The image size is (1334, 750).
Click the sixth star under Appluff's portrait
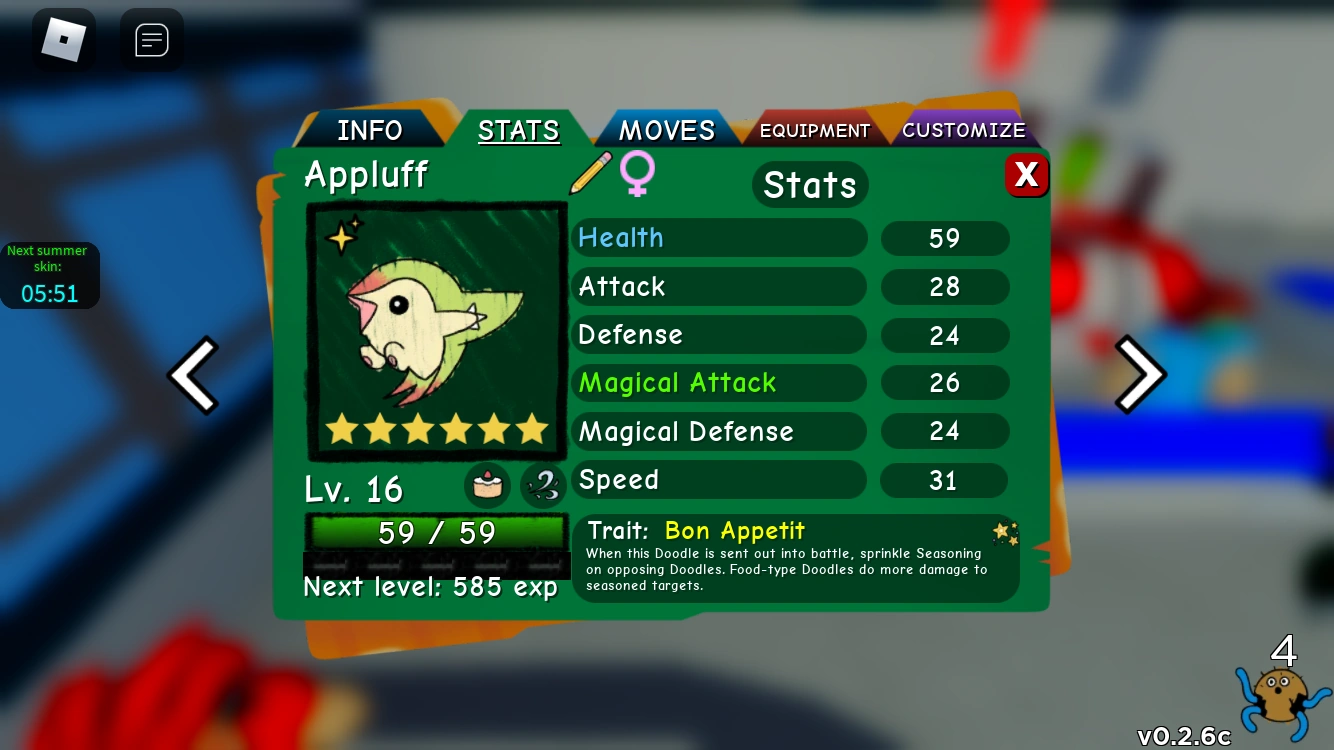pyautogui.click(x=532, y=429)
